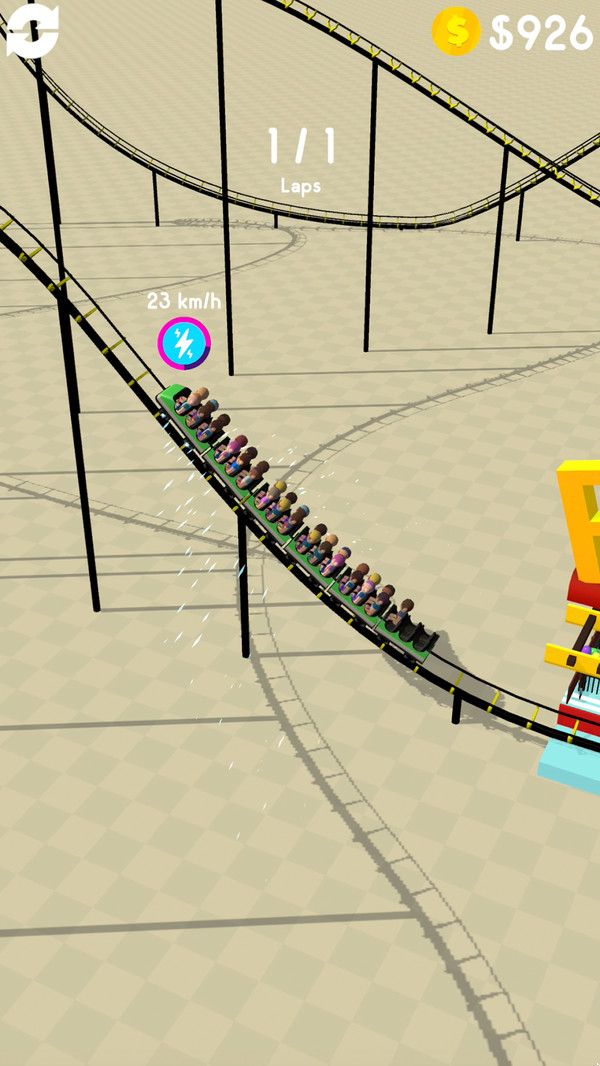Click the gold dollar coin icon
Viewport: 600px width, 1066px height.
coord(456,31)
